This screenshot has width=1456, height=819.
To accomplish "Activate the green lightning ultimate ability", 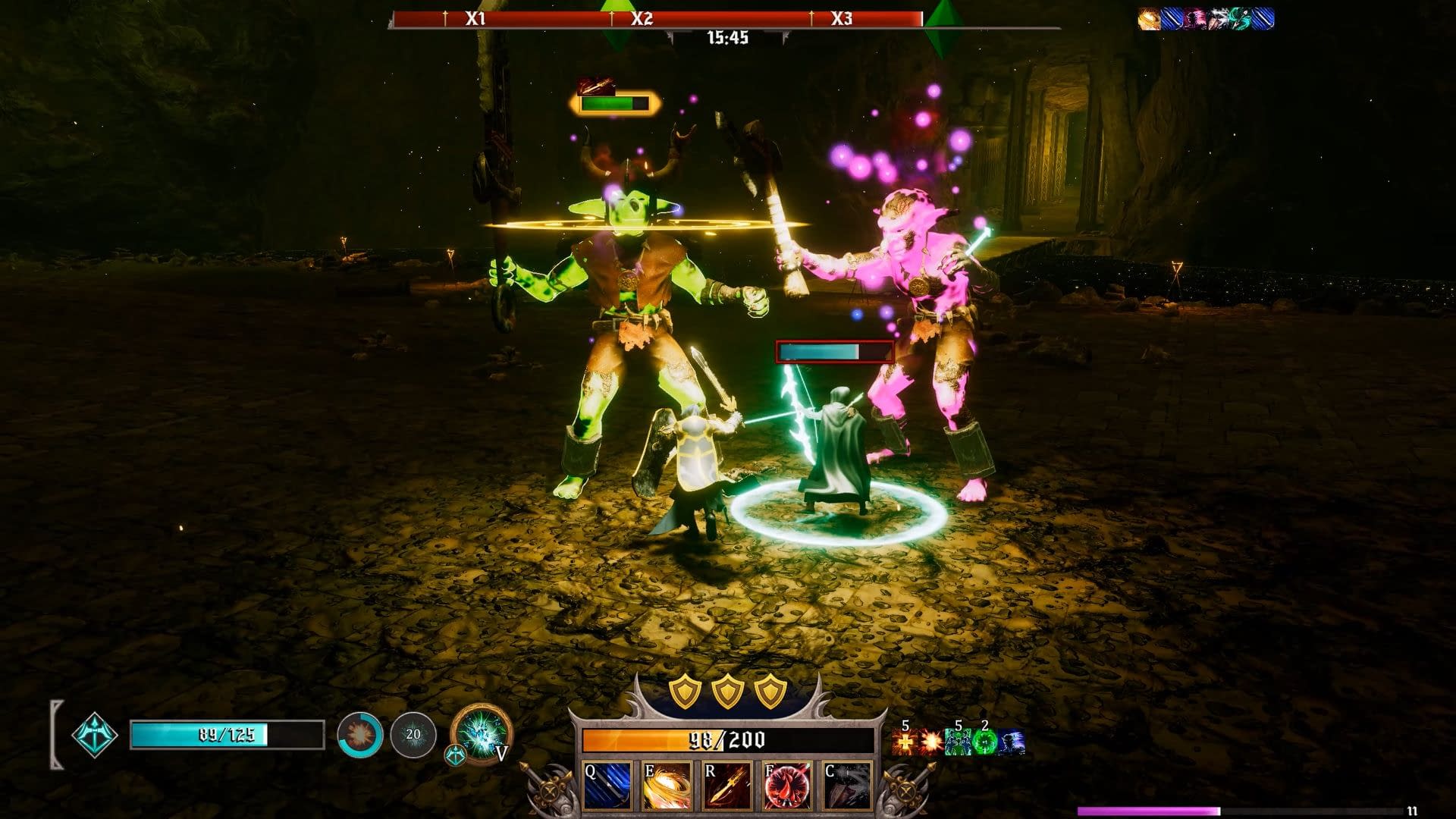I will 481,734.
